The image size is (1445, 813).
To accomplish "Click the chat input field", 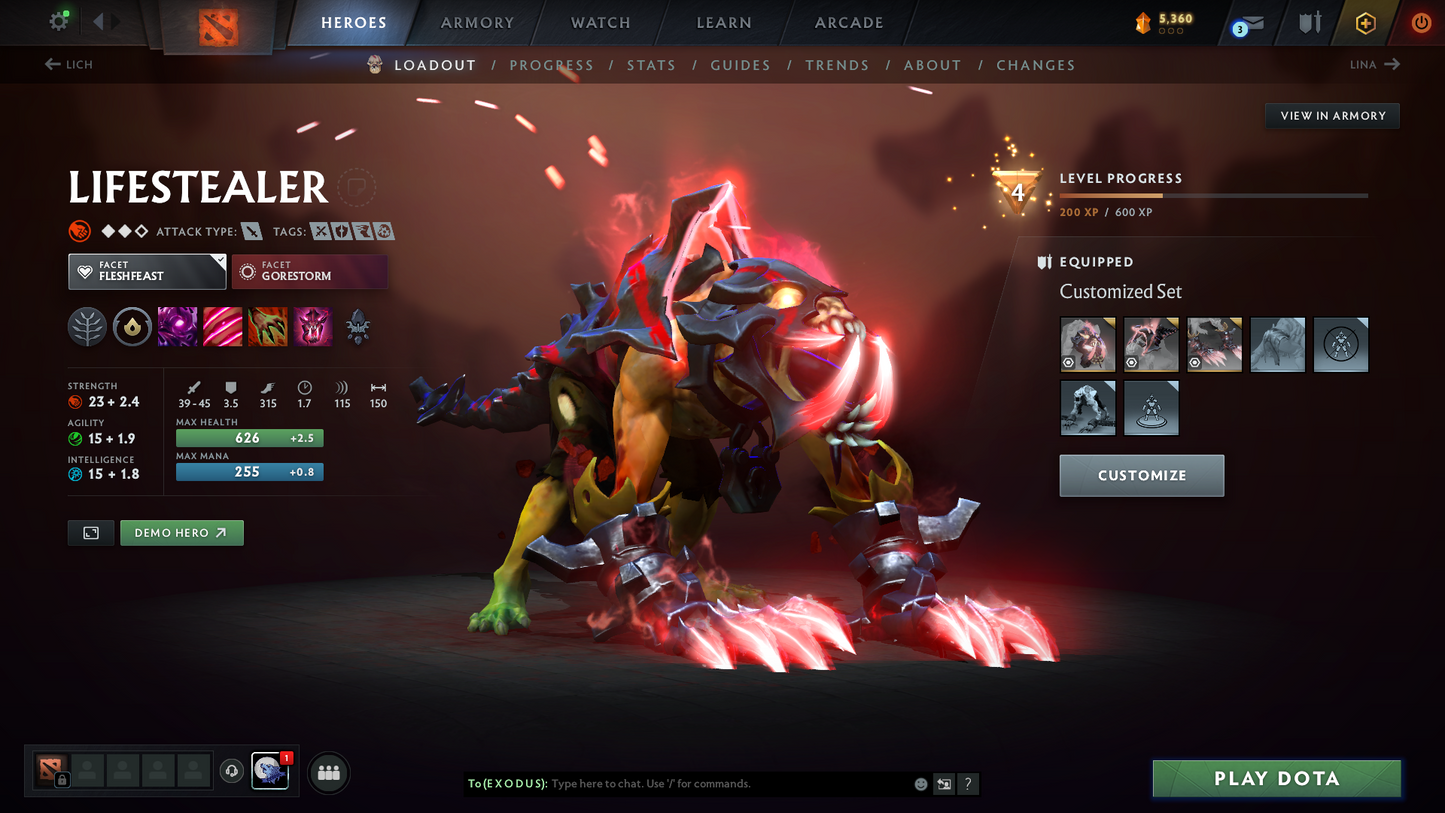I will point(728,784).
